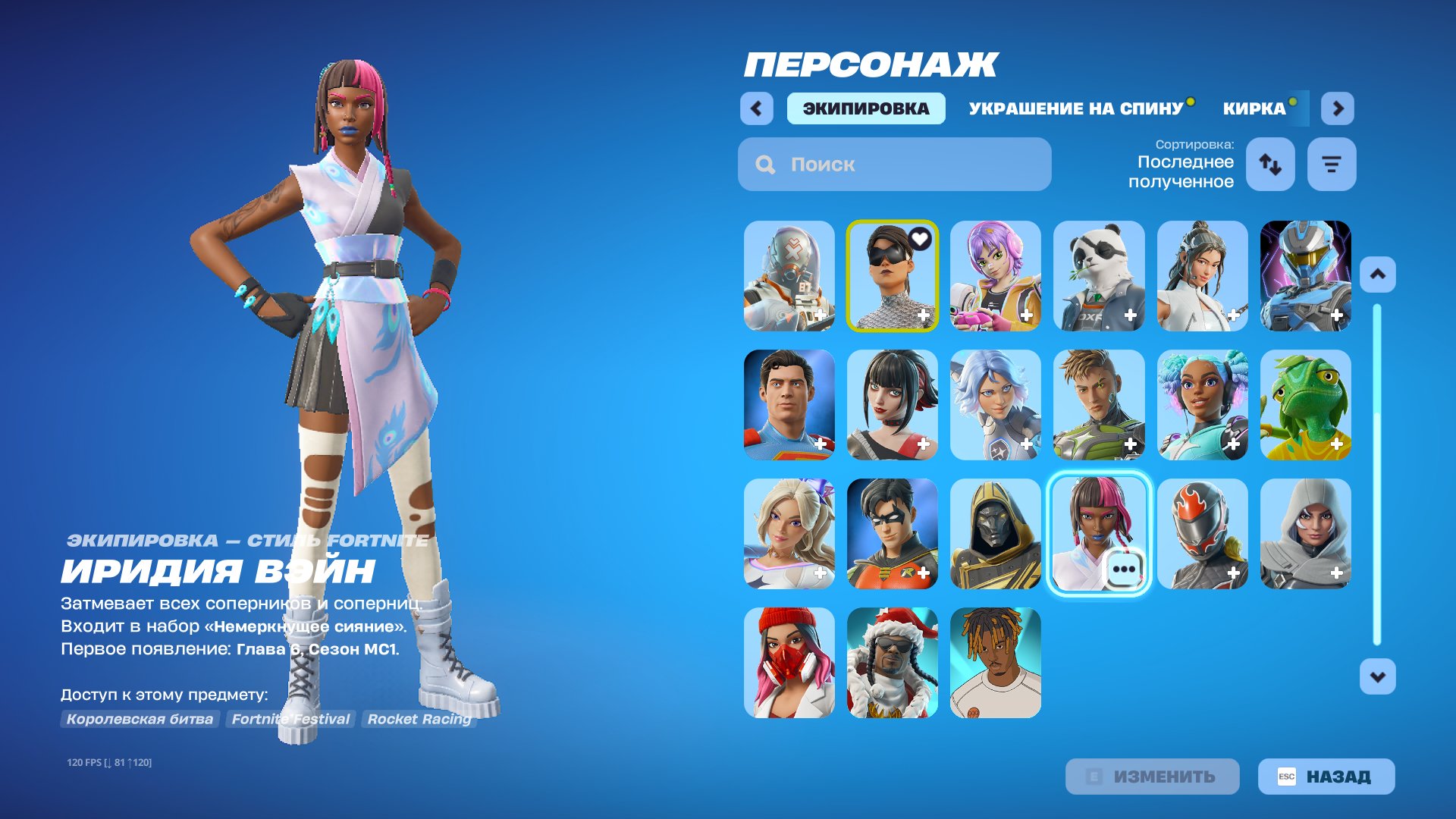The height and width of the screenshot is (819, 1456).
Task: Open the Последнее полученное sort dropdown
Action: (1185, 172)
